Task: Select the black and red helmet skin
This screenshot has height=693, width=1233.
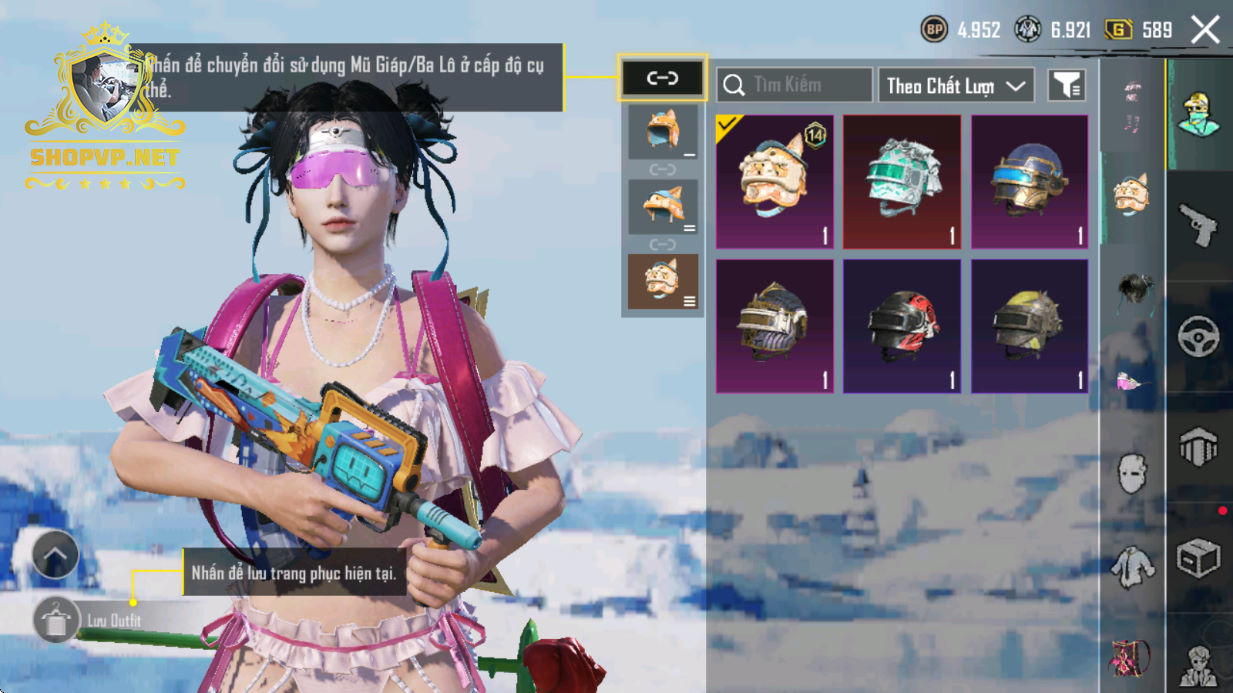Action: [x=902, y=326]
